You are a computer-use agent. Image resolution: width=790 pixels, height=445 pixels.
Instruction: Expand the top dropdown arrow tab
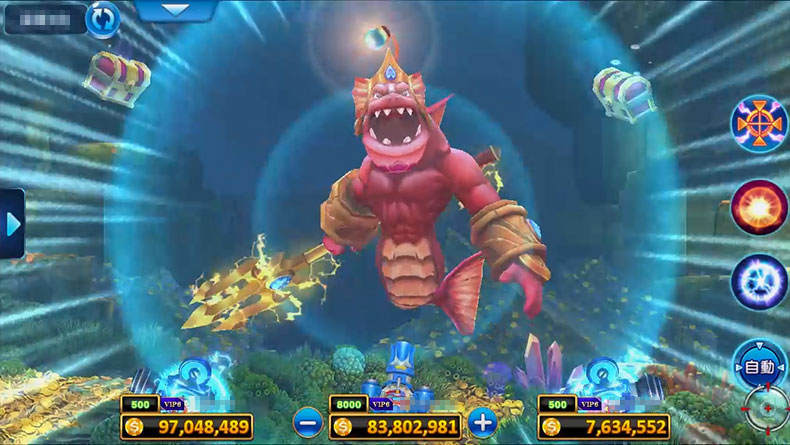pyautogui.click(x=174, y=10)
